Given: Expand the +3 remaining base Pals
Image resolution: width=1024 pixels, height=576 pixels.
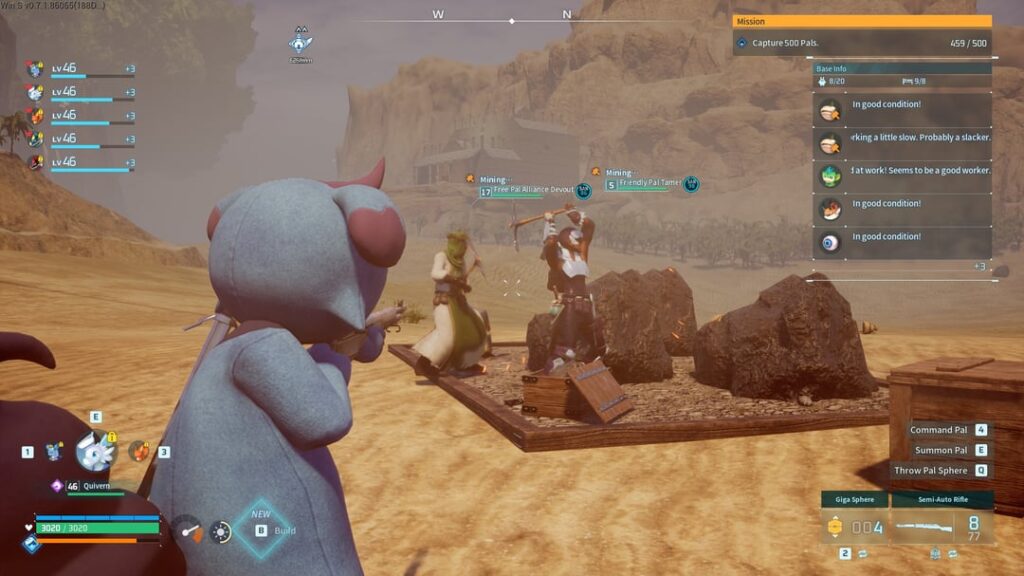Looking at the screenshot, I should coord(980,267).
